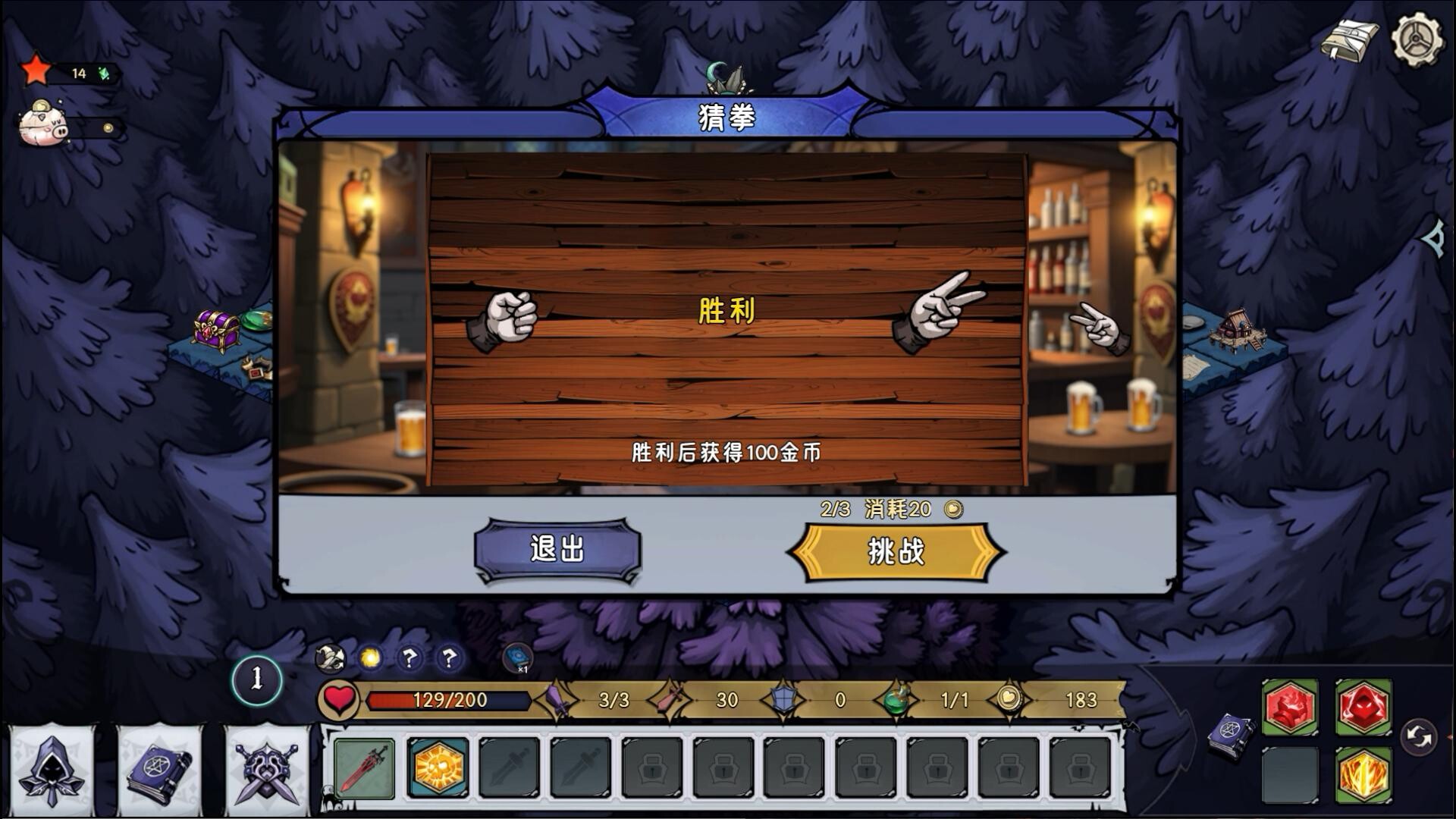The height and width of the screenshot is (819, 1456).
Task: Open the scroll journal icon
Action: (1348, 41)
